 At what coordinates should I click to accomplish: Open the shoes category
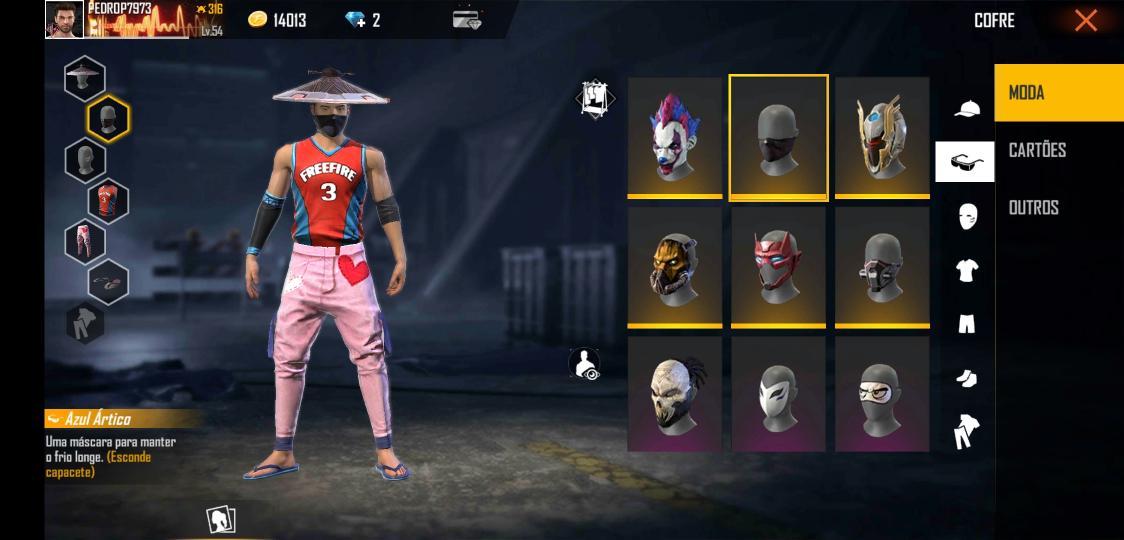(x=966, y=378)
